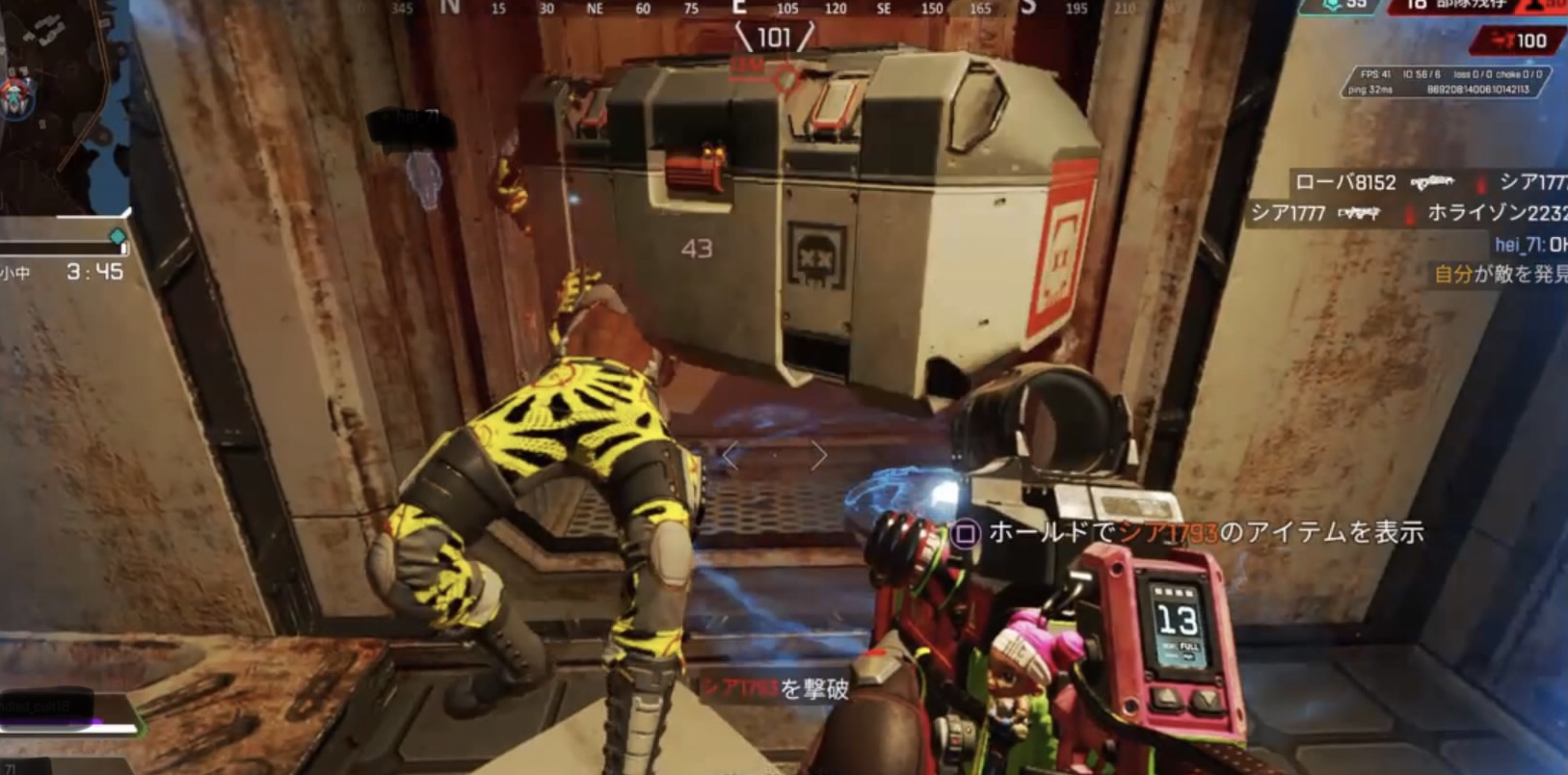Click the compass bearing strip
This screenshot has width=1568, height=775.
pyautogui.click(x=761, y=9)
